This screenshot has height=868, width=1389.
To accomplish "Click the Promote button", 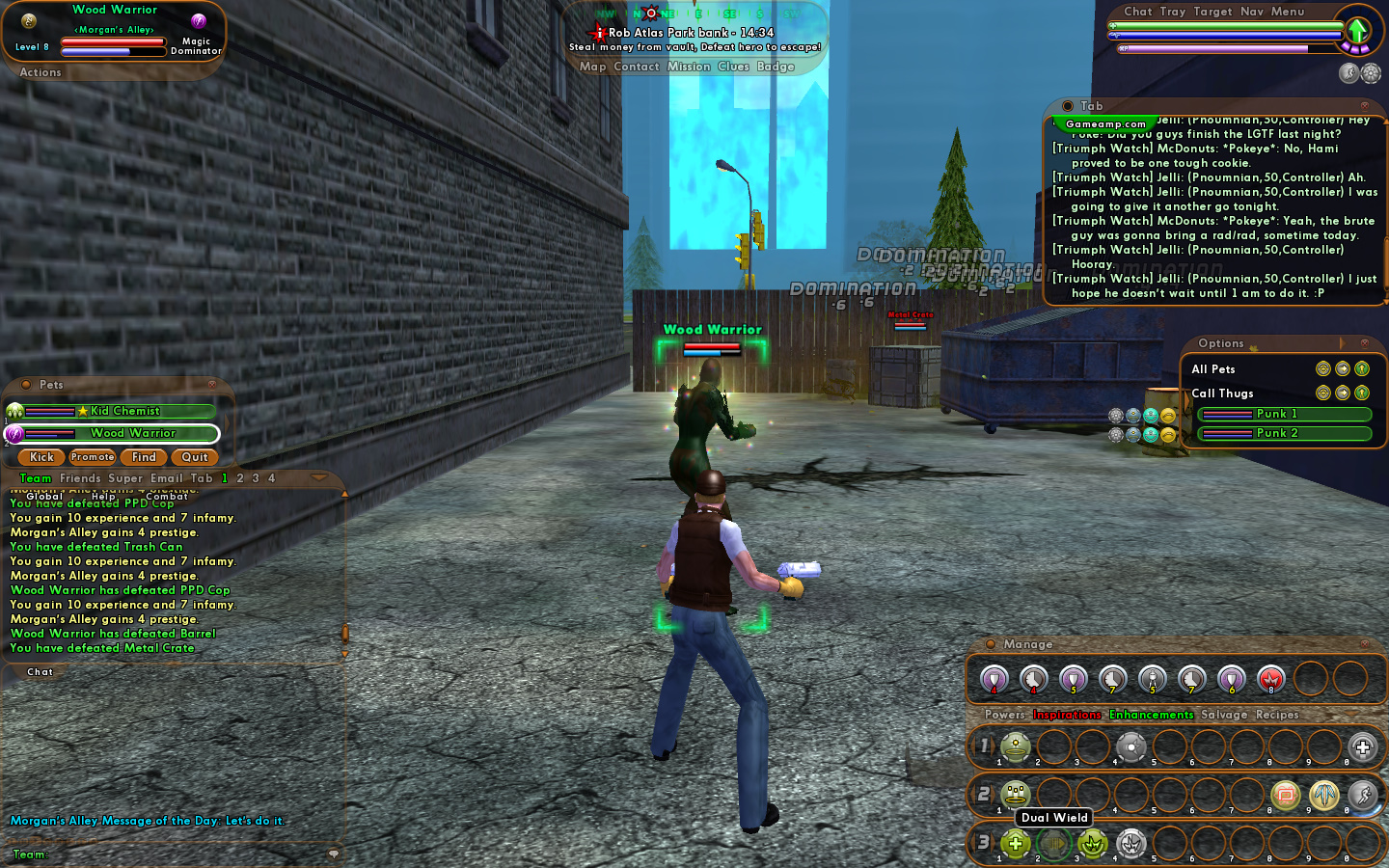I will click(x=93, y=457).
